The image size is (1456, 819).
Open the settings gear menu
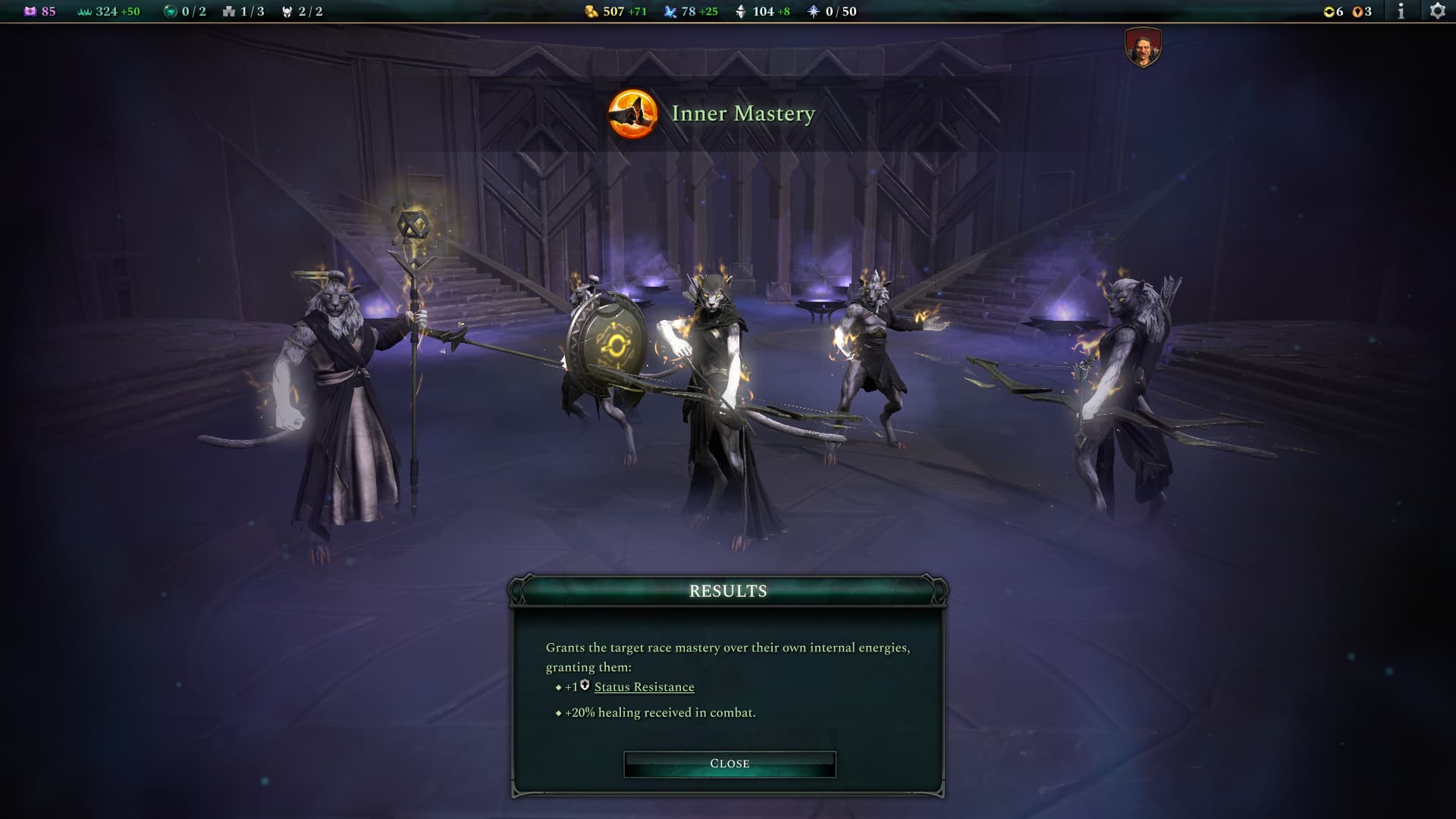tap(1437, 11)
